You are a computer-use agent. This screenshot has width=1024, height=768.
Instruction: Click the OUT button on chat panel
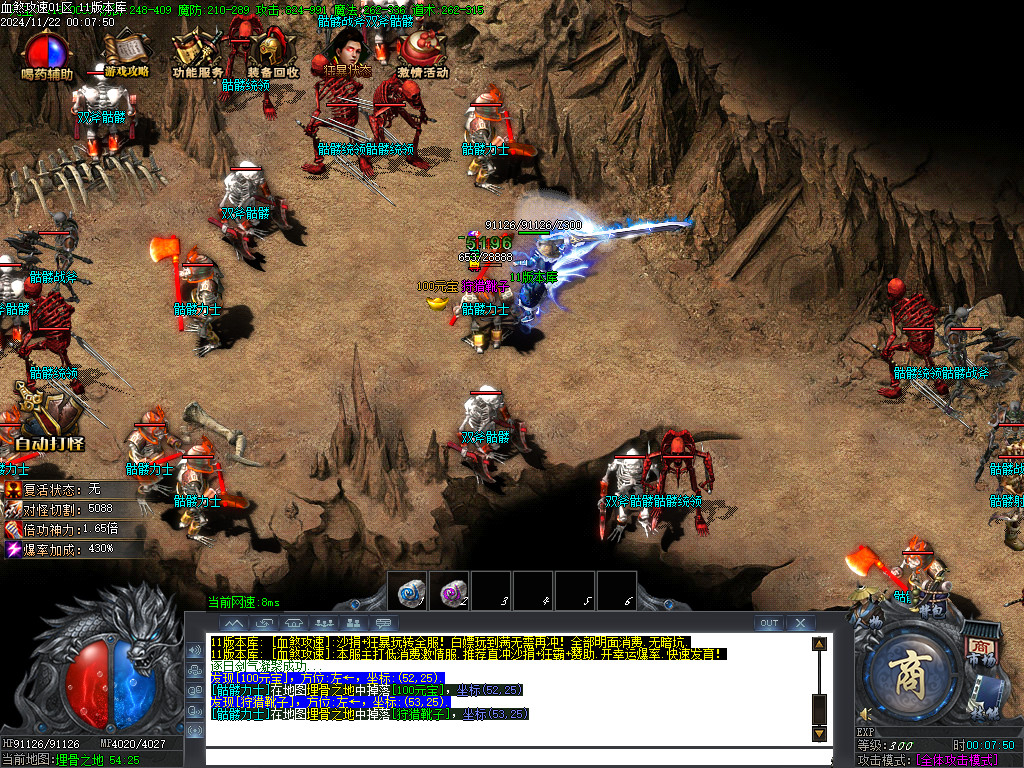coord(768,623)
